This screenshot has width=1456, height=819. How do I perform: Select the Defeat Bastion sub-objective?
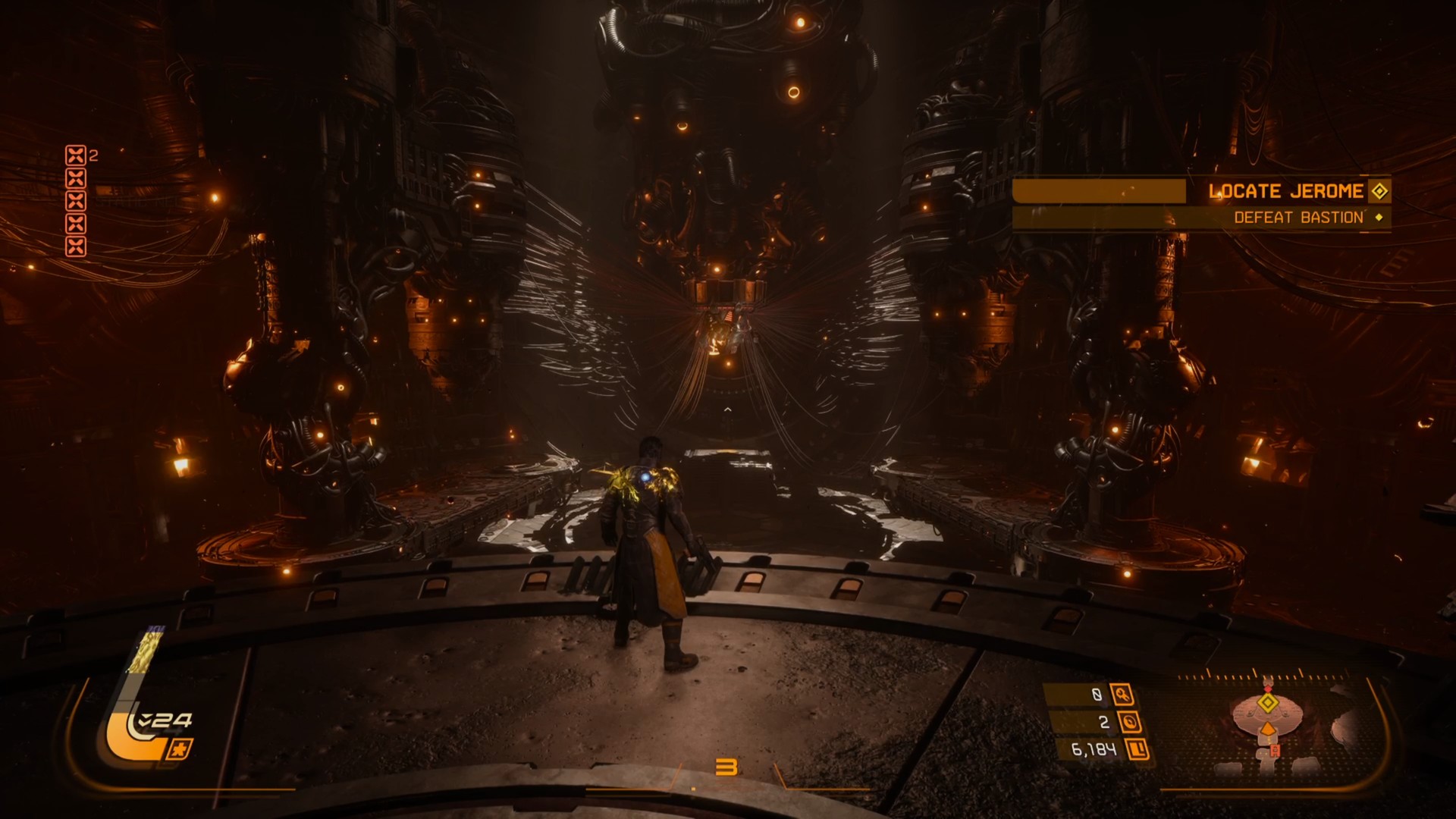(1298, 218)
